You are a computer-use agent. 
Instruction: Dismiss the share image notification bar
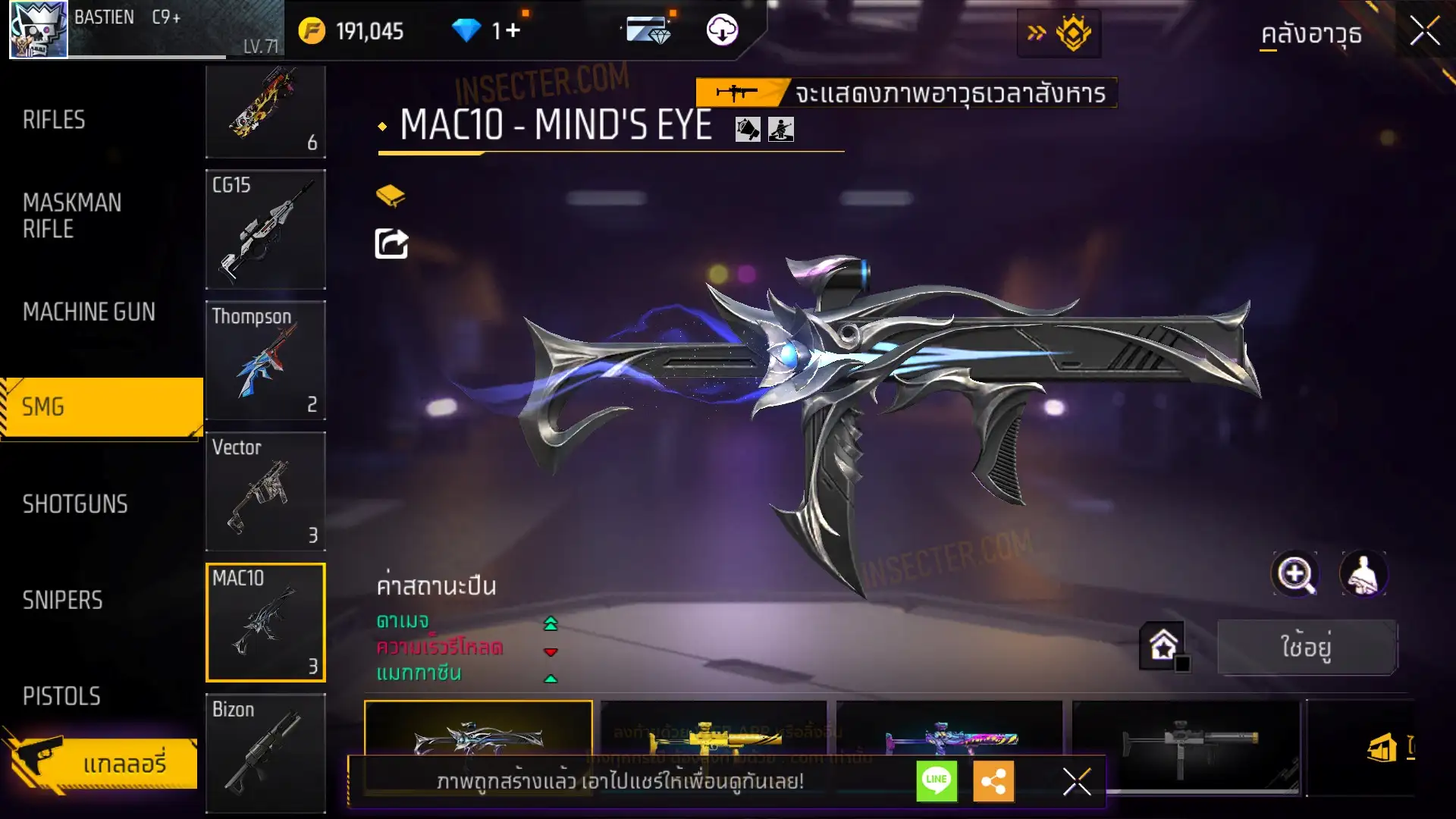coord(1076,781)
